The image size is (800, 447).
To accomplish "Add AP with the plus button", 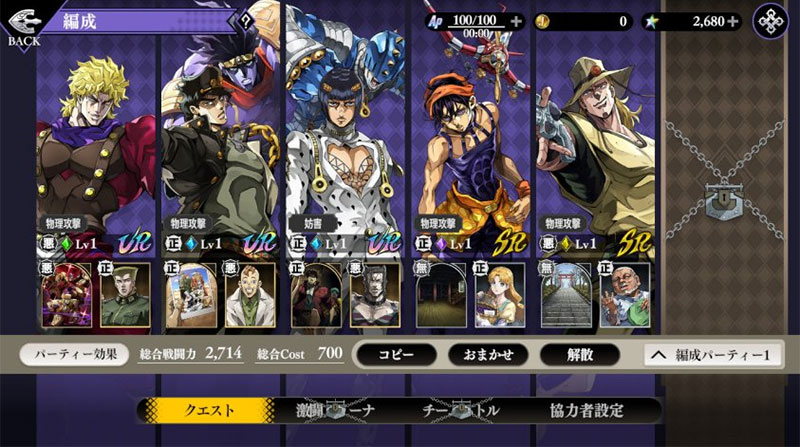I will tap(516, 20).
